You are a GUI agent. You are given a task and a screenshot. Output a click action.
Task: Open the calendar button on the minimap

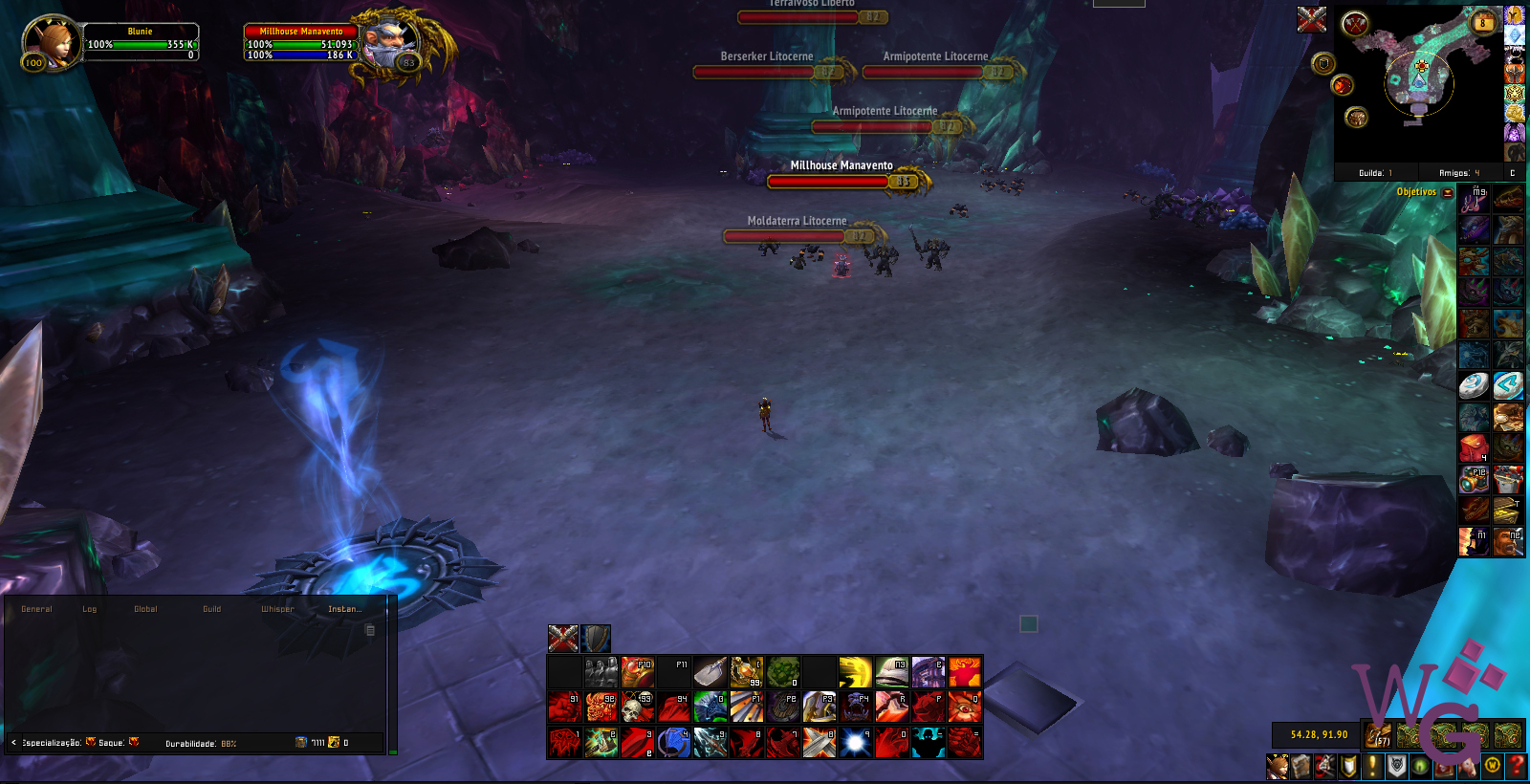(1483, 22)
